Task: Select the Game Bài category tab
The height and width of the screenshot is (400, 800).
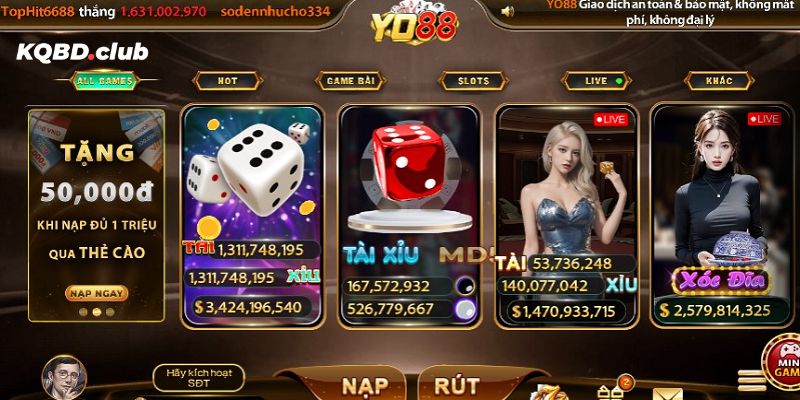Action: [x=350, y=81]
